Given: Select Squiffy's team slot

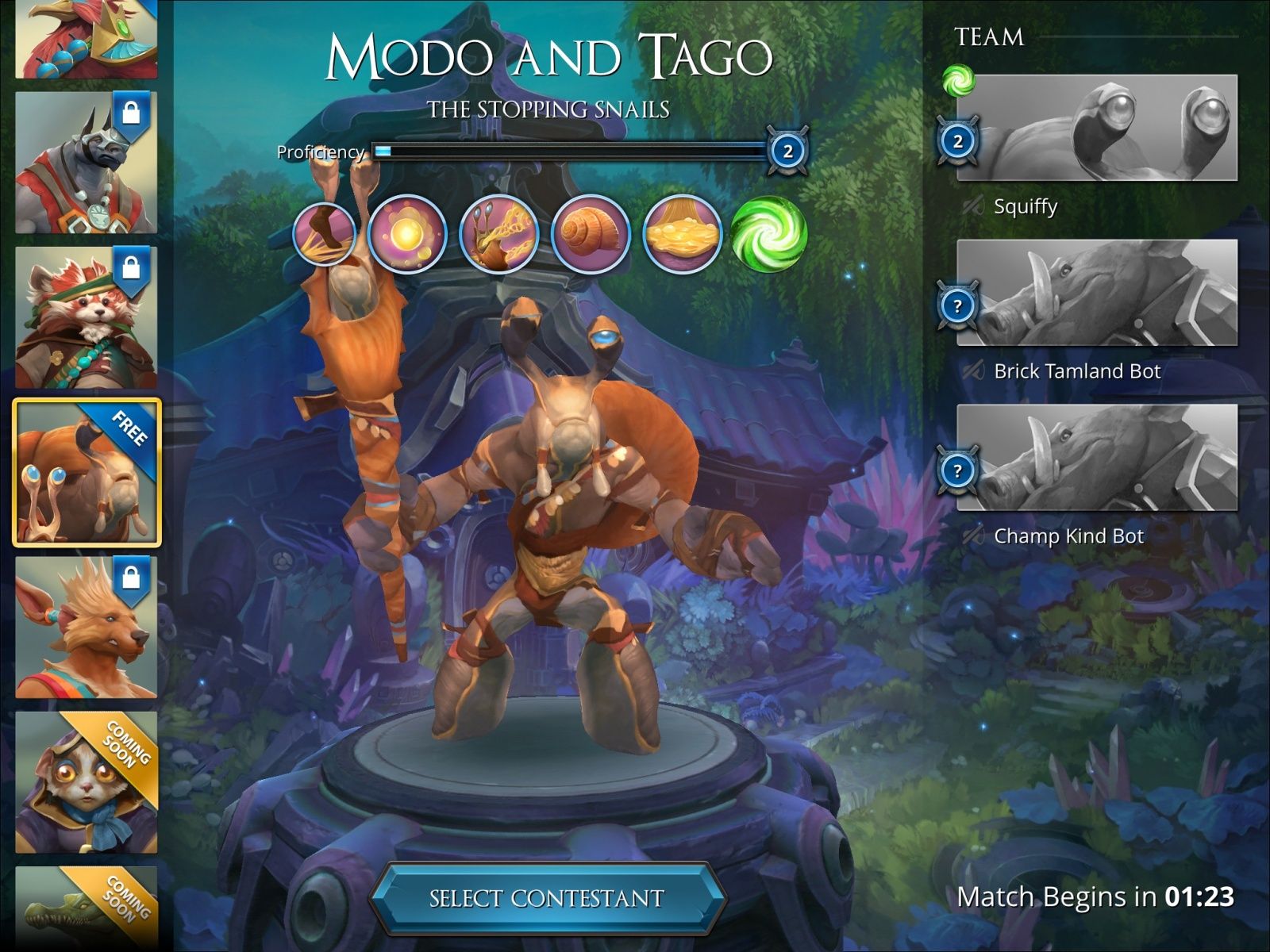Looking at the screenshot, I should click(x=1096, y=129).
